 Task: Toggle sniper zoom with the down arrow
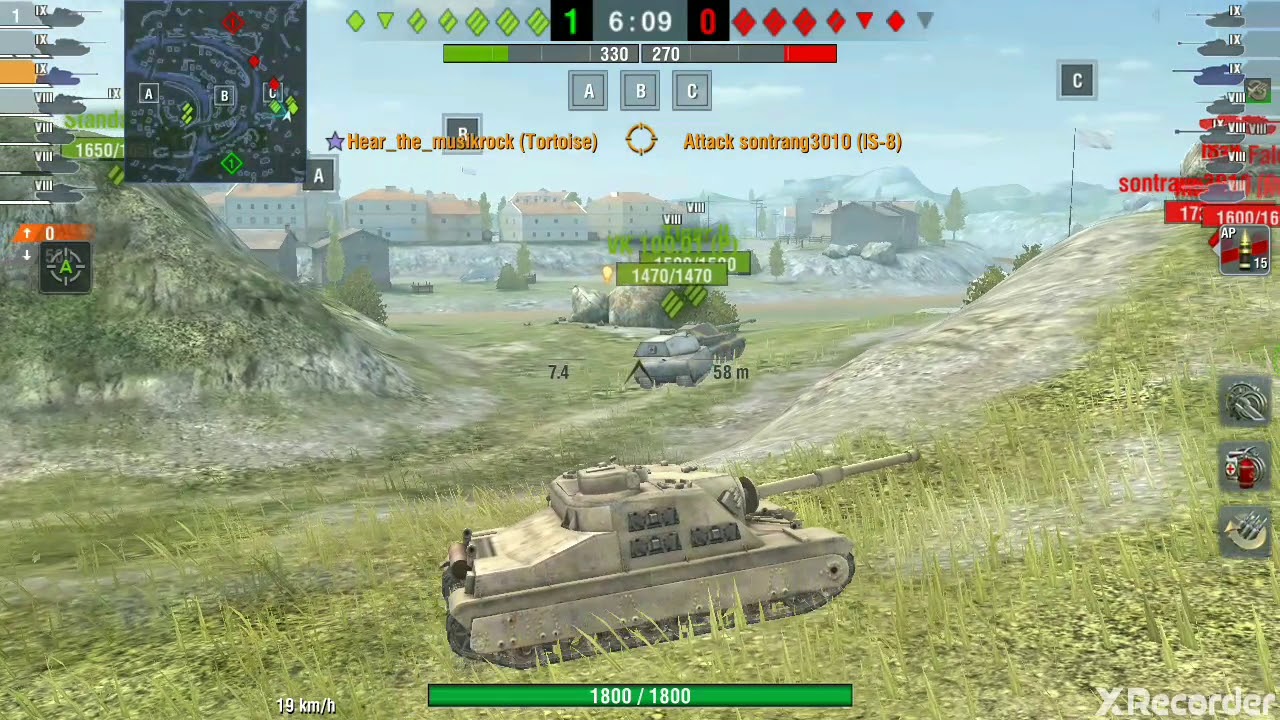pos(27,253)
